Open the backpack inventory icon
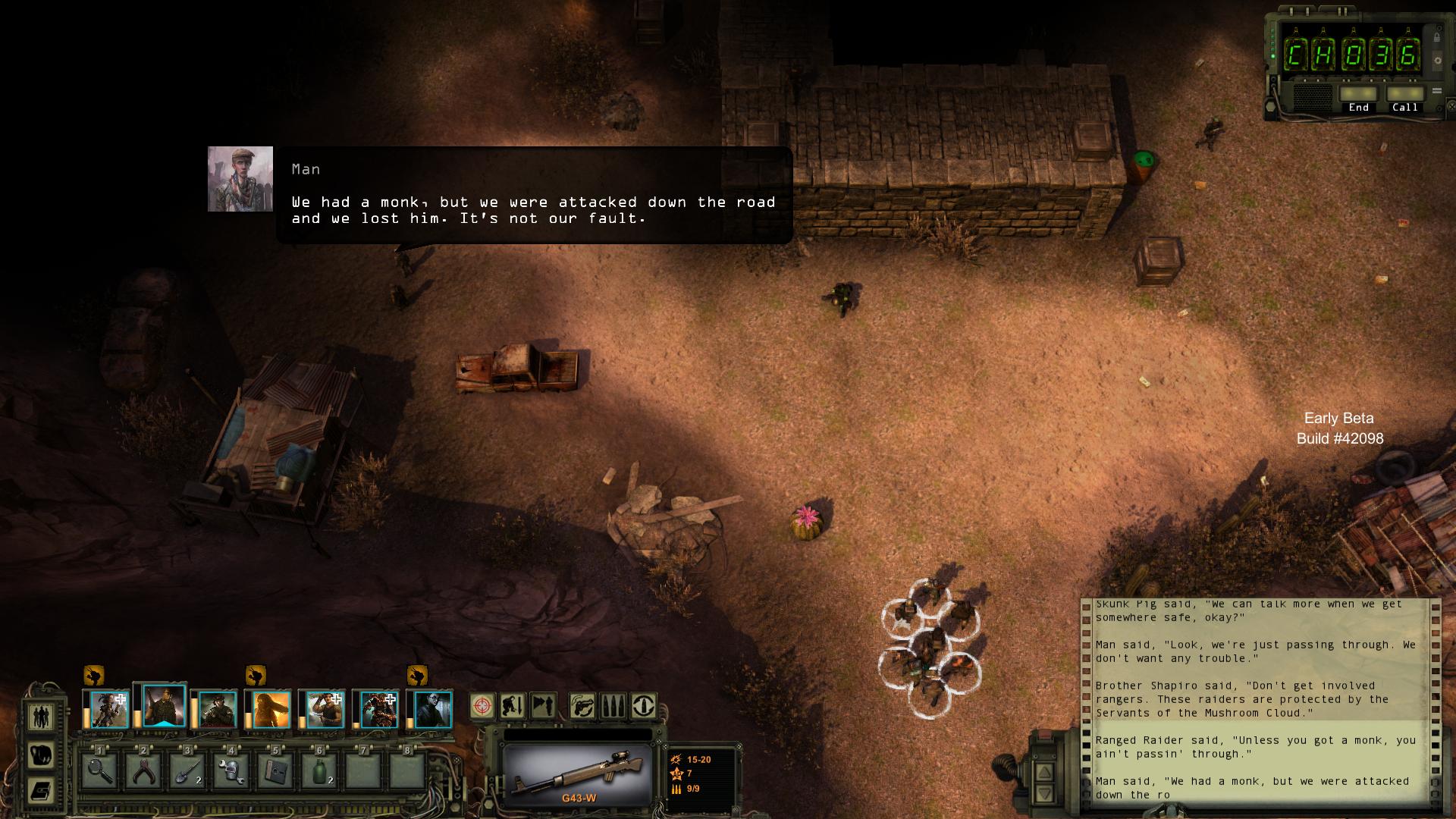The height and width of the screenshot is (819, 1456). [42, 755]
